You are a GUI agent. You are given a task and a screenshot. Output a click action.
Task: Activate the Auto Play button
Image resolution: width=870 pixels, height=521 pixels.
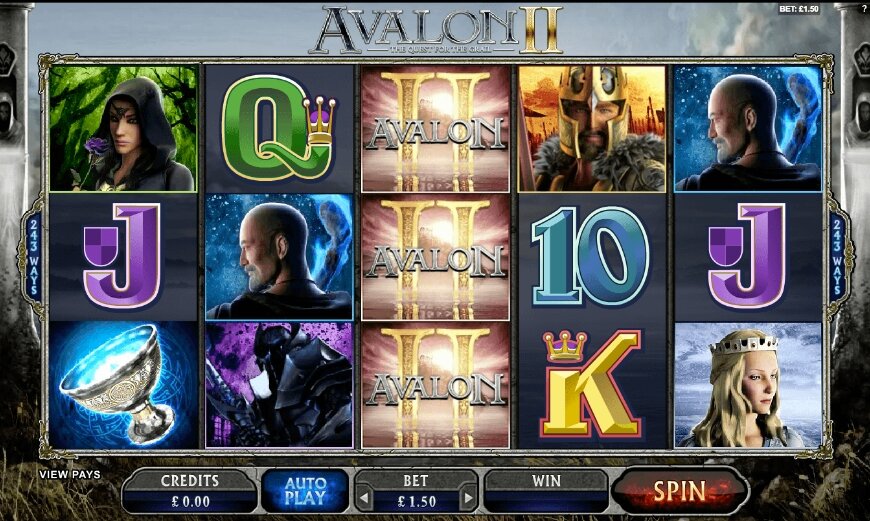(304, 491)
